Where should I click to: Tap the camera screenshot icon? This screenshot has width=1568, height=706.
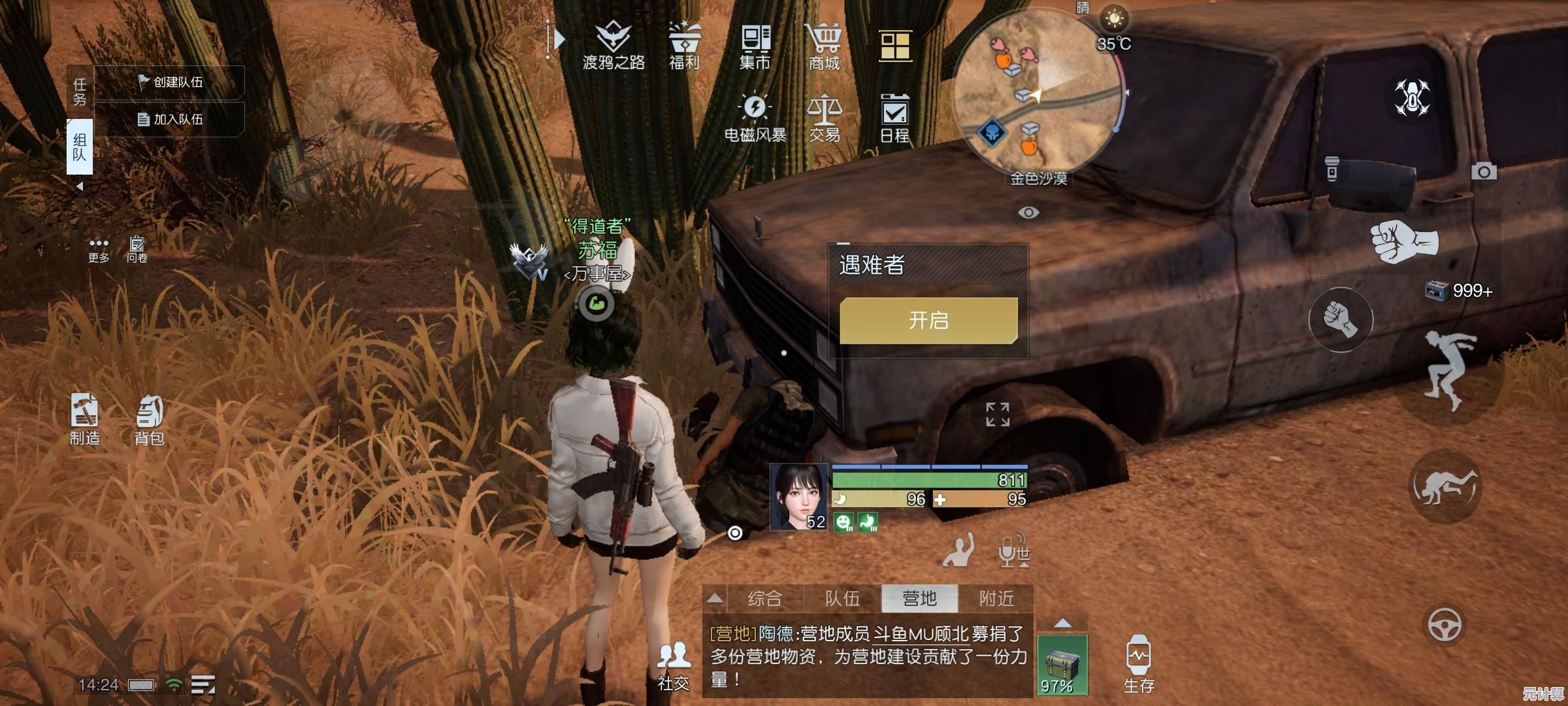[x=1484, y=172]
